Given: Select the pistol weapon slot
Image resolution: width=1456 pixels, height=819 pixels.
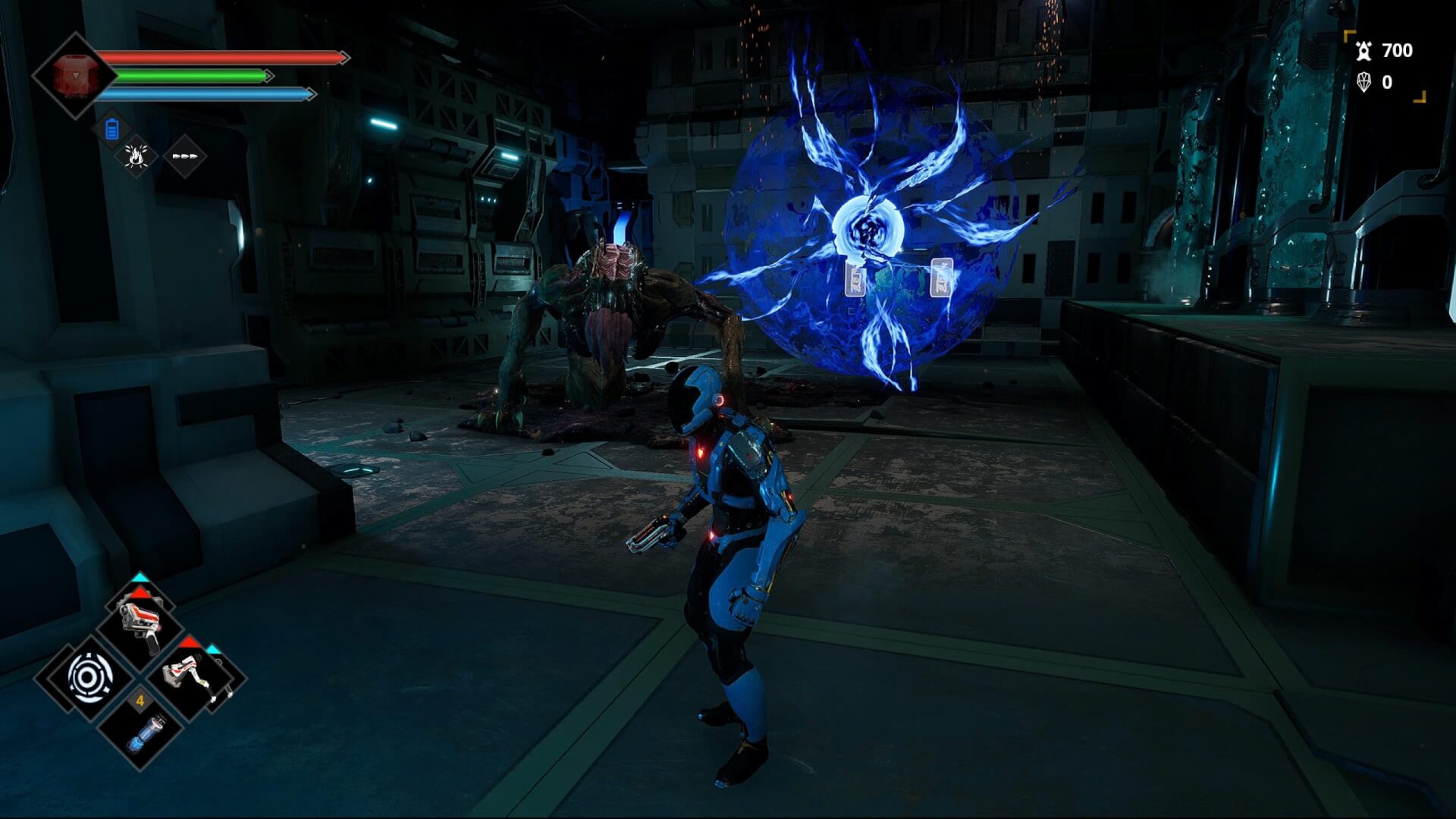Looking at the screenshot, I should click(140, 623).
